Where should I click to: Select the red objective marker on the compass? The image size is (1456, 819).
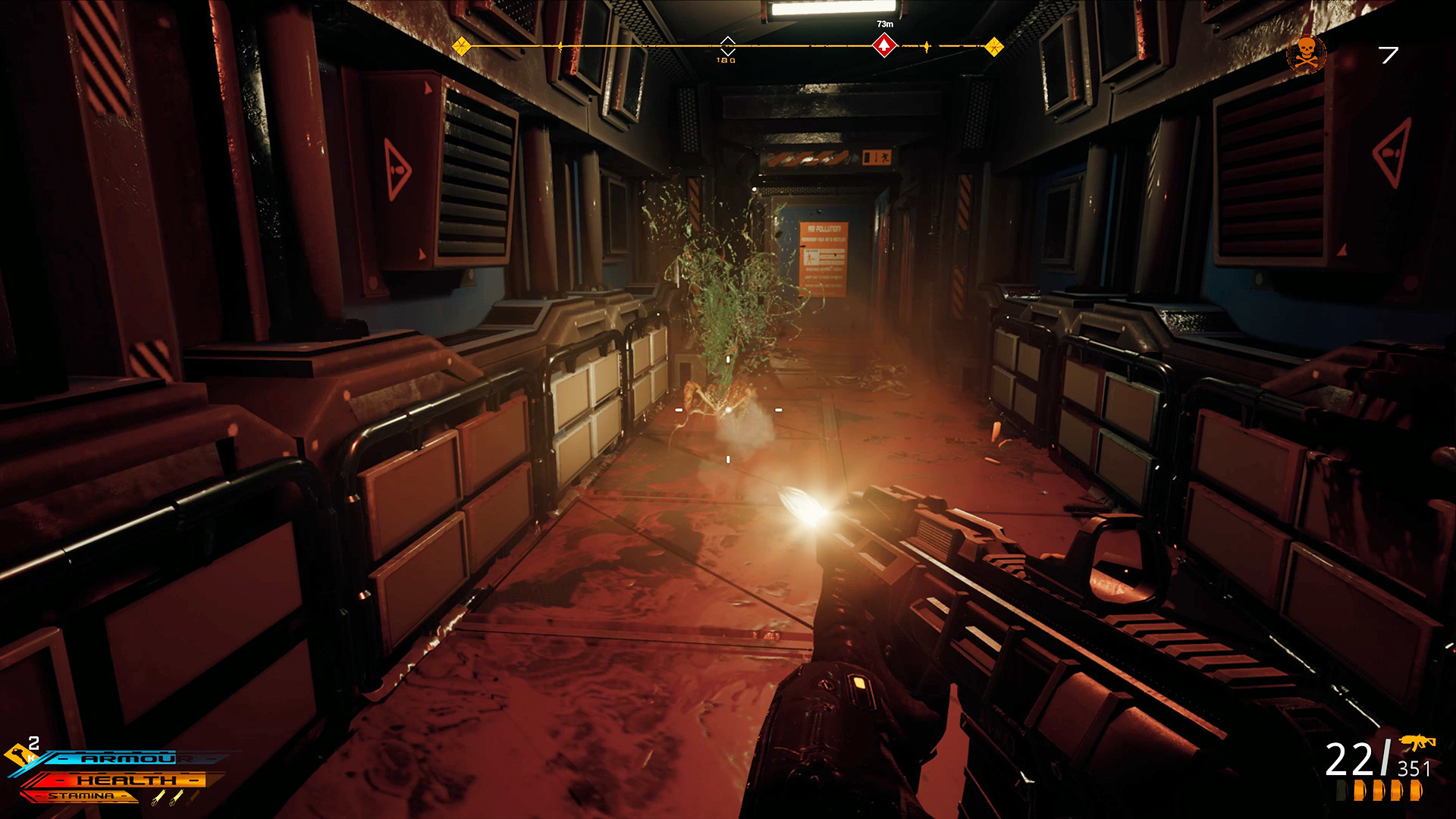click(884, 46)
